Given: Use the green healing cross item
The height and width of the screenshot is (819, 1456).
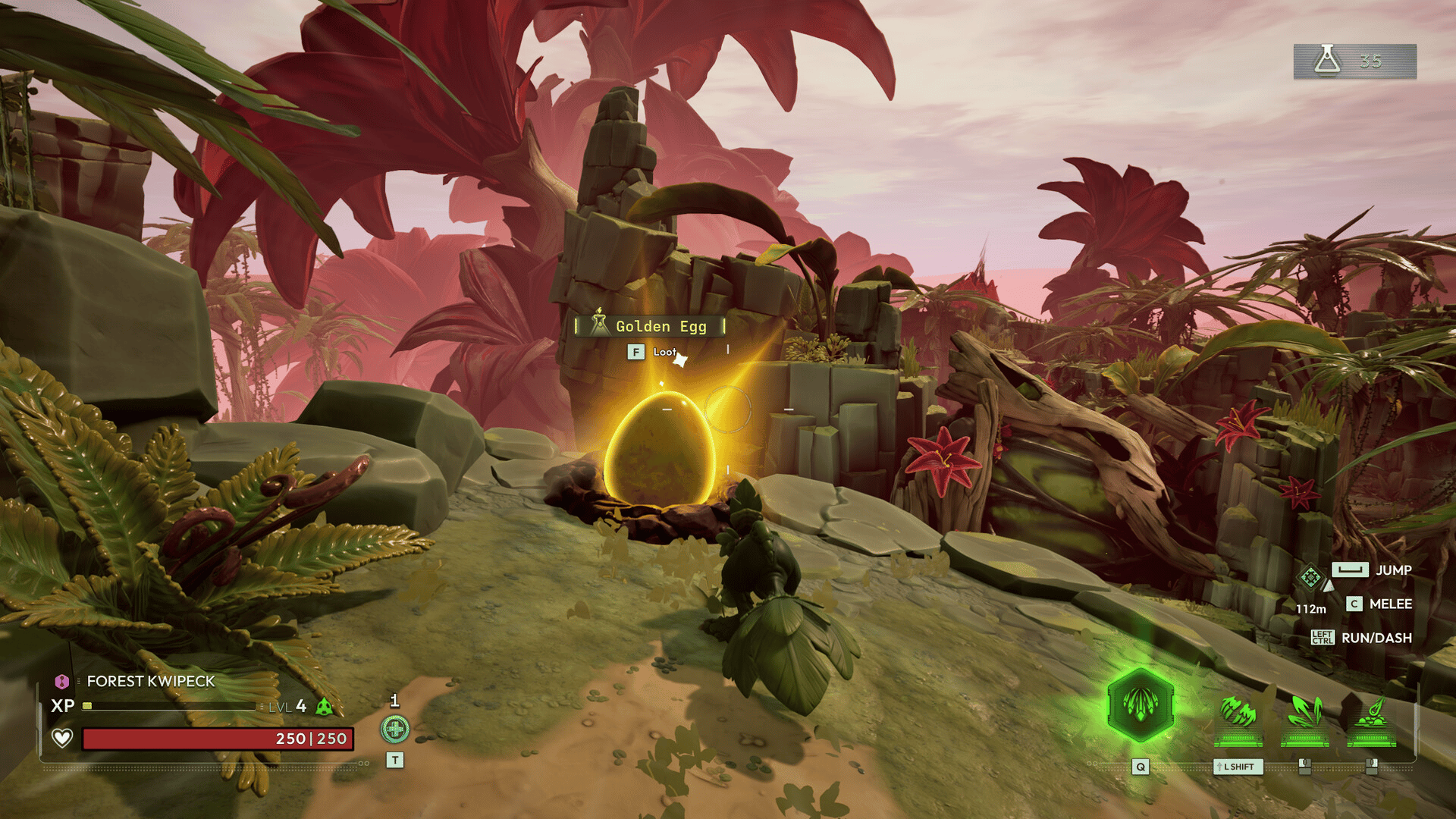Looking at the screenshot, I should click(394, 730).
